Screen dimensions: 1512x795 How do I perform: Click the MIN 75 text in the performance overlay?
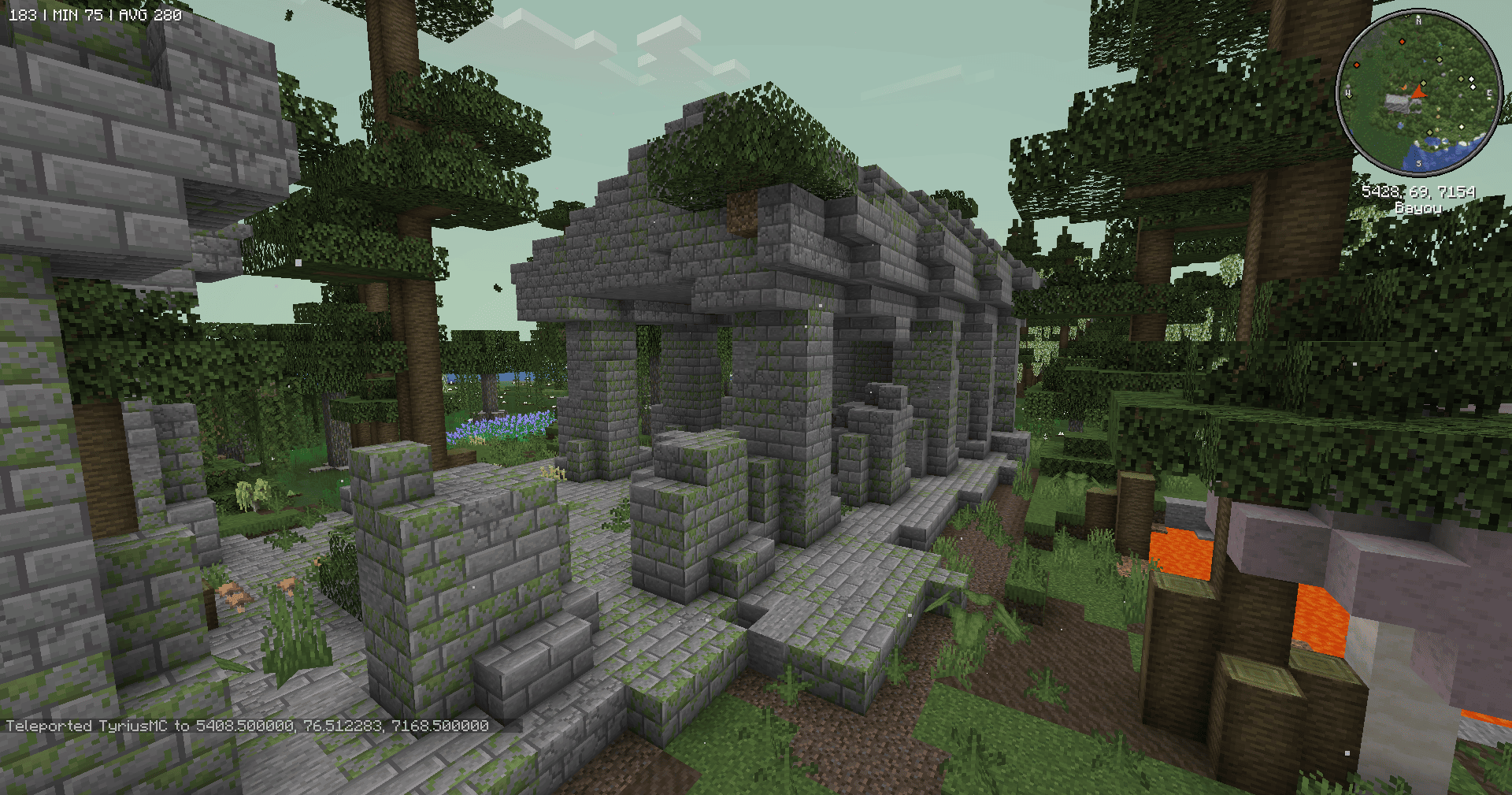point(77,13)
